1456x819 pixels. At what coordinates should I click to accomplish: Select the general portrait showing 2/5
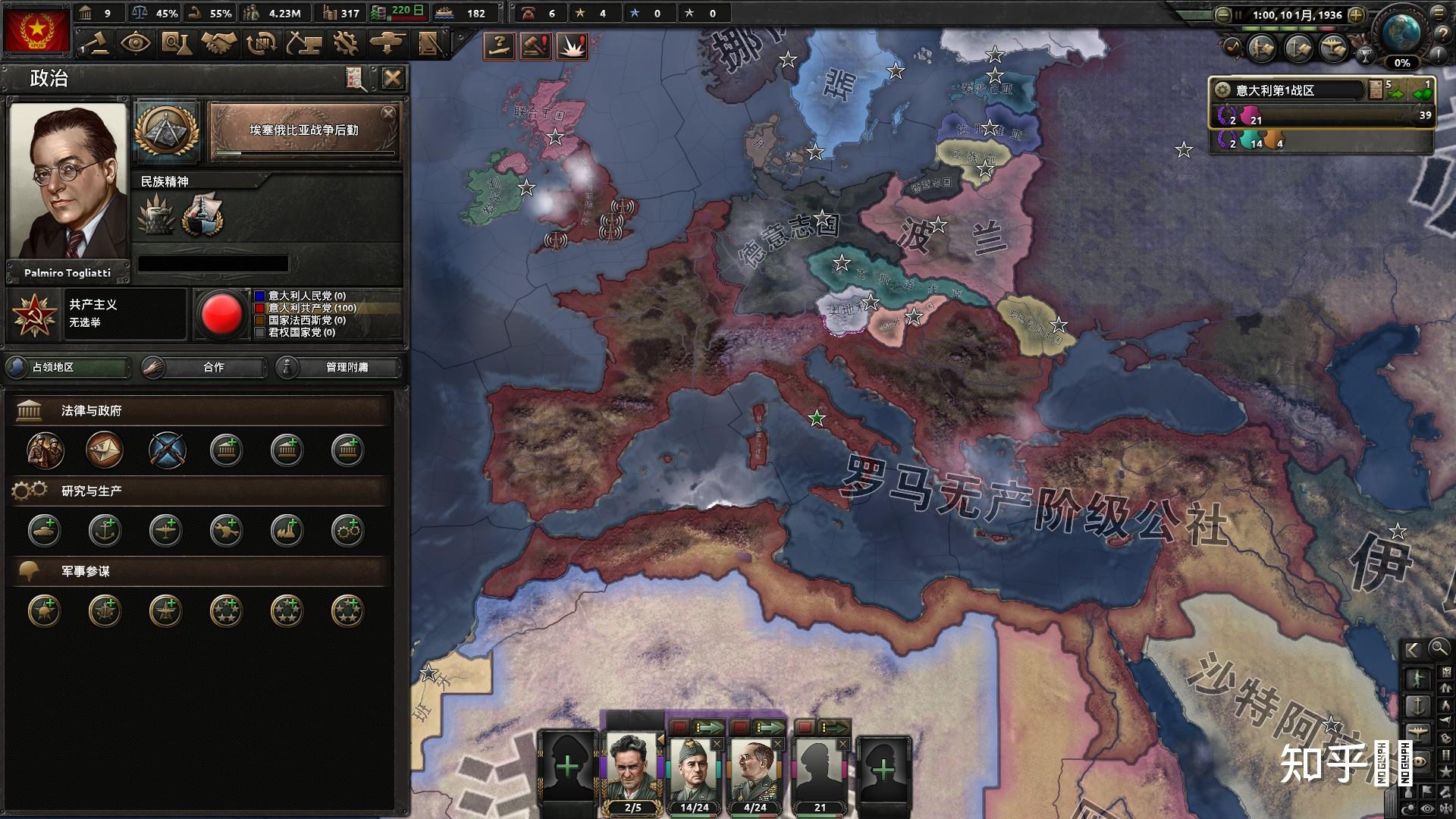[x=632, y=770]
